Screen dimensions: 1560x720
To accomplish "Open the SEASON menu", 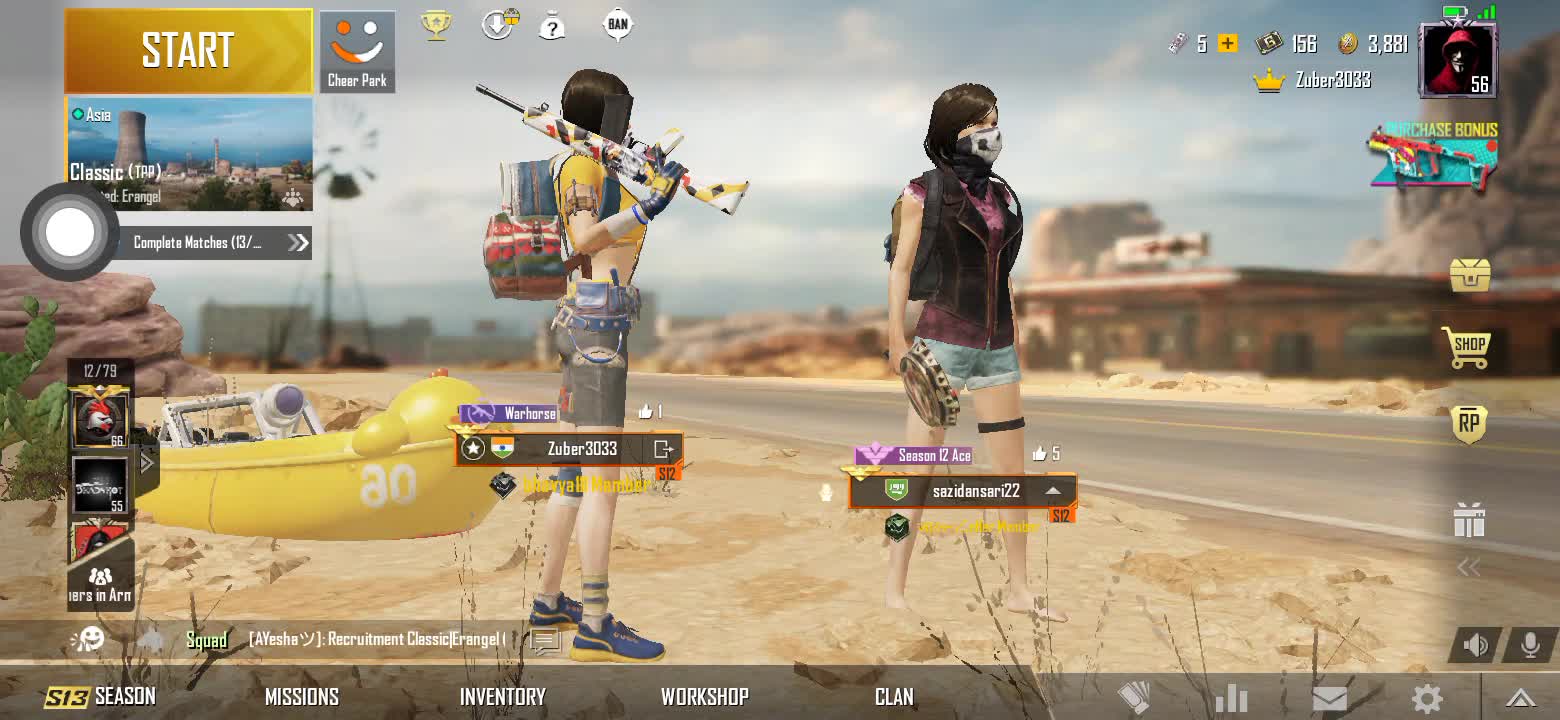I will pyautogui.click(x=101, y=696).
